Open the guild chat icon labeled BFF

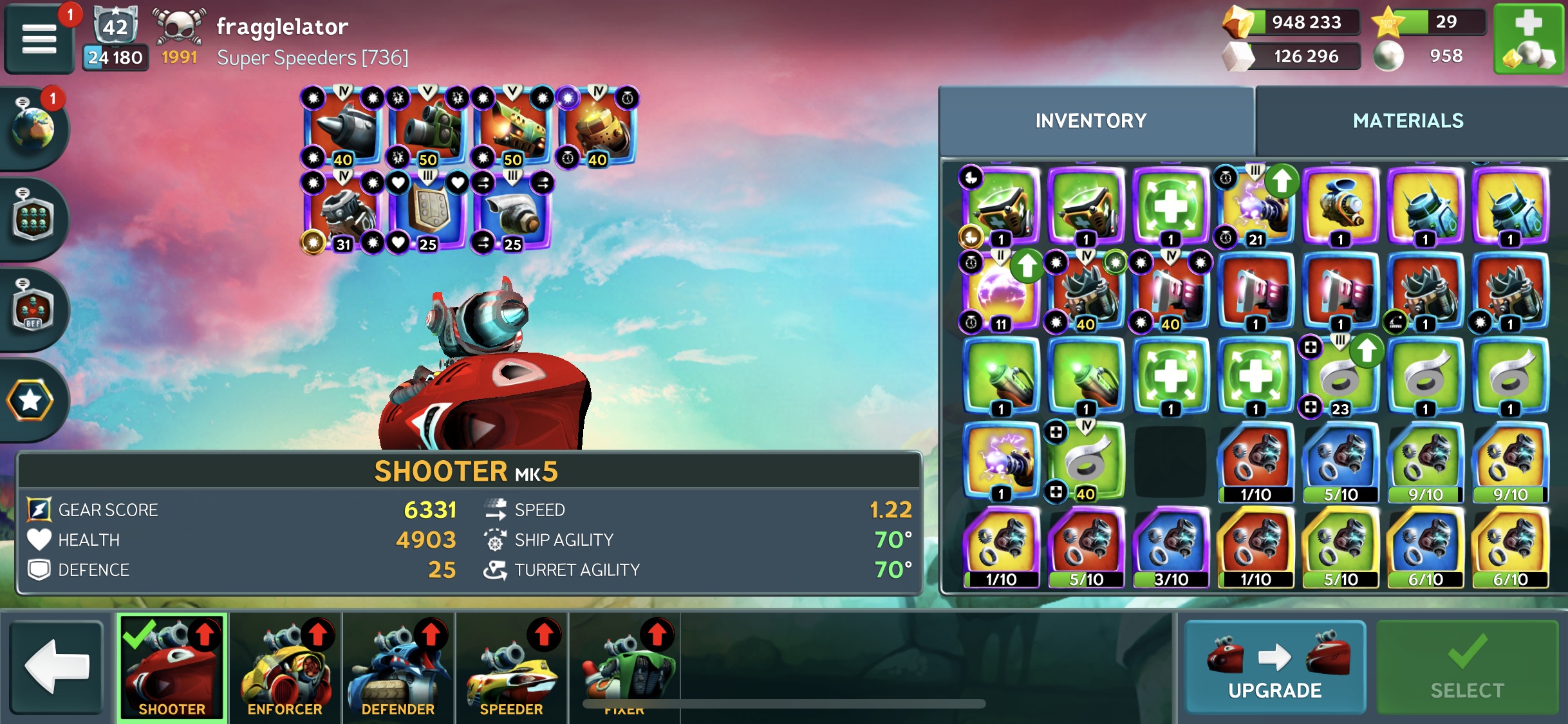(32, 309)
